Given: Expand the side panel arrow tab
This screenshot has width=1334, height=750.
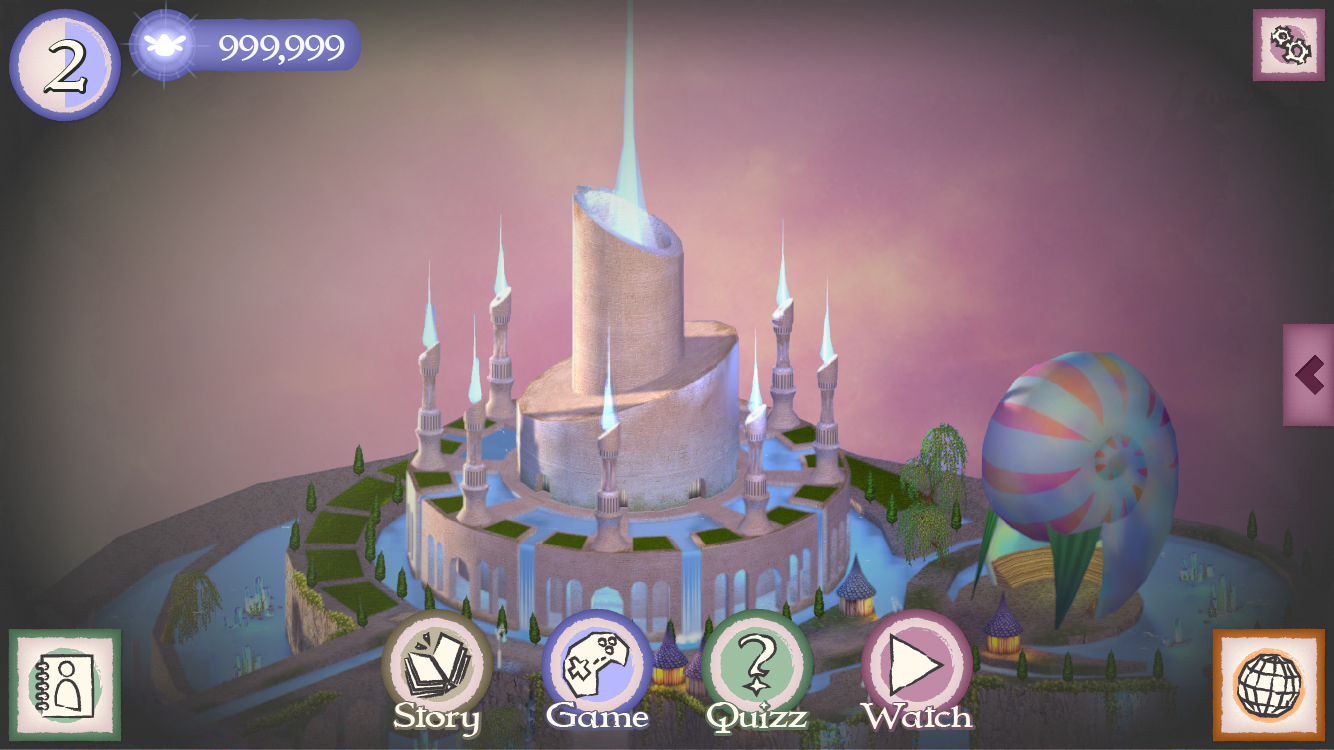Looking at the screenshot, I should (x=1309, y=375).
